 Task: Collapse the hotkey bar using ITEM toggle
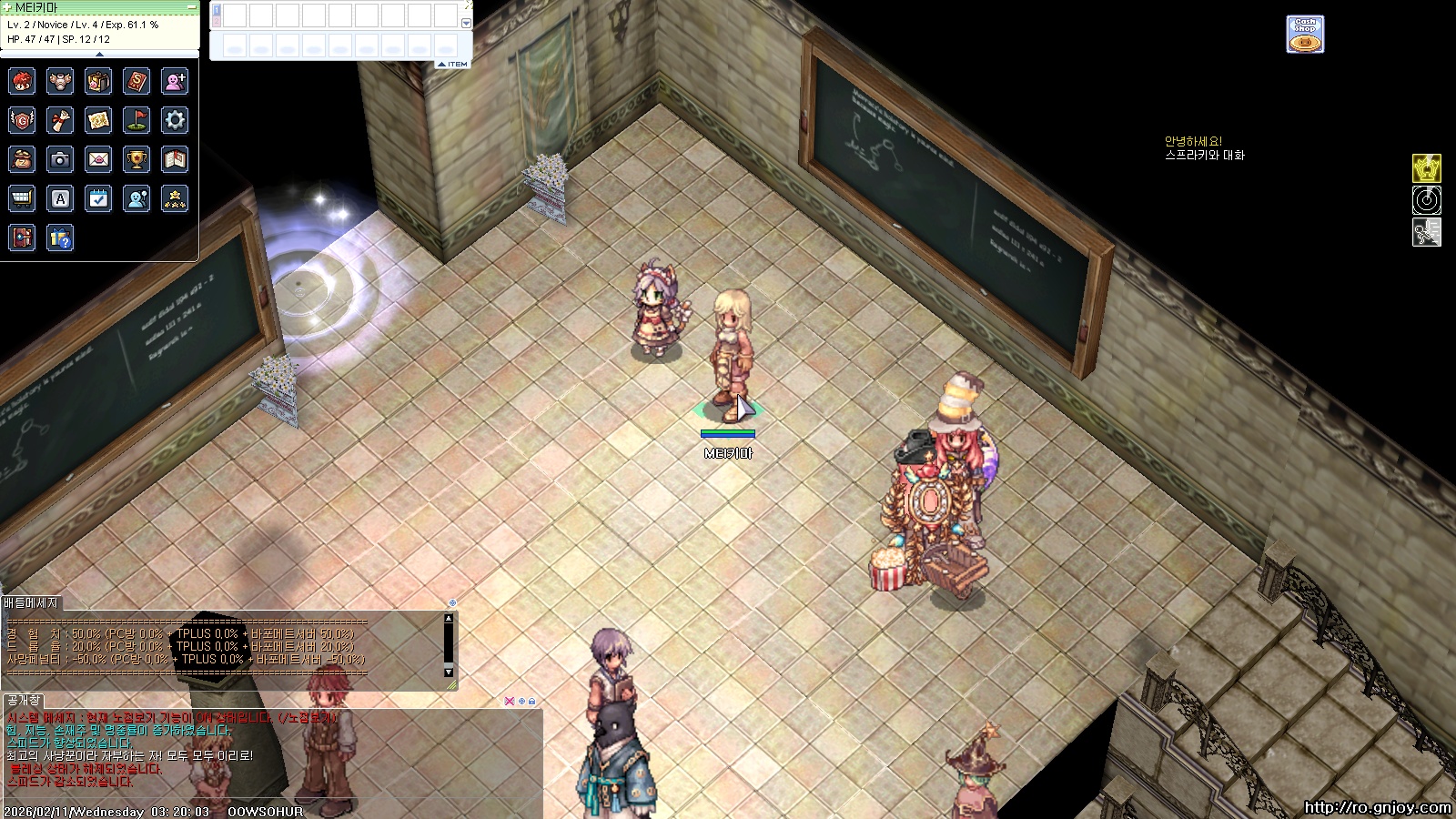pos(453,64)
